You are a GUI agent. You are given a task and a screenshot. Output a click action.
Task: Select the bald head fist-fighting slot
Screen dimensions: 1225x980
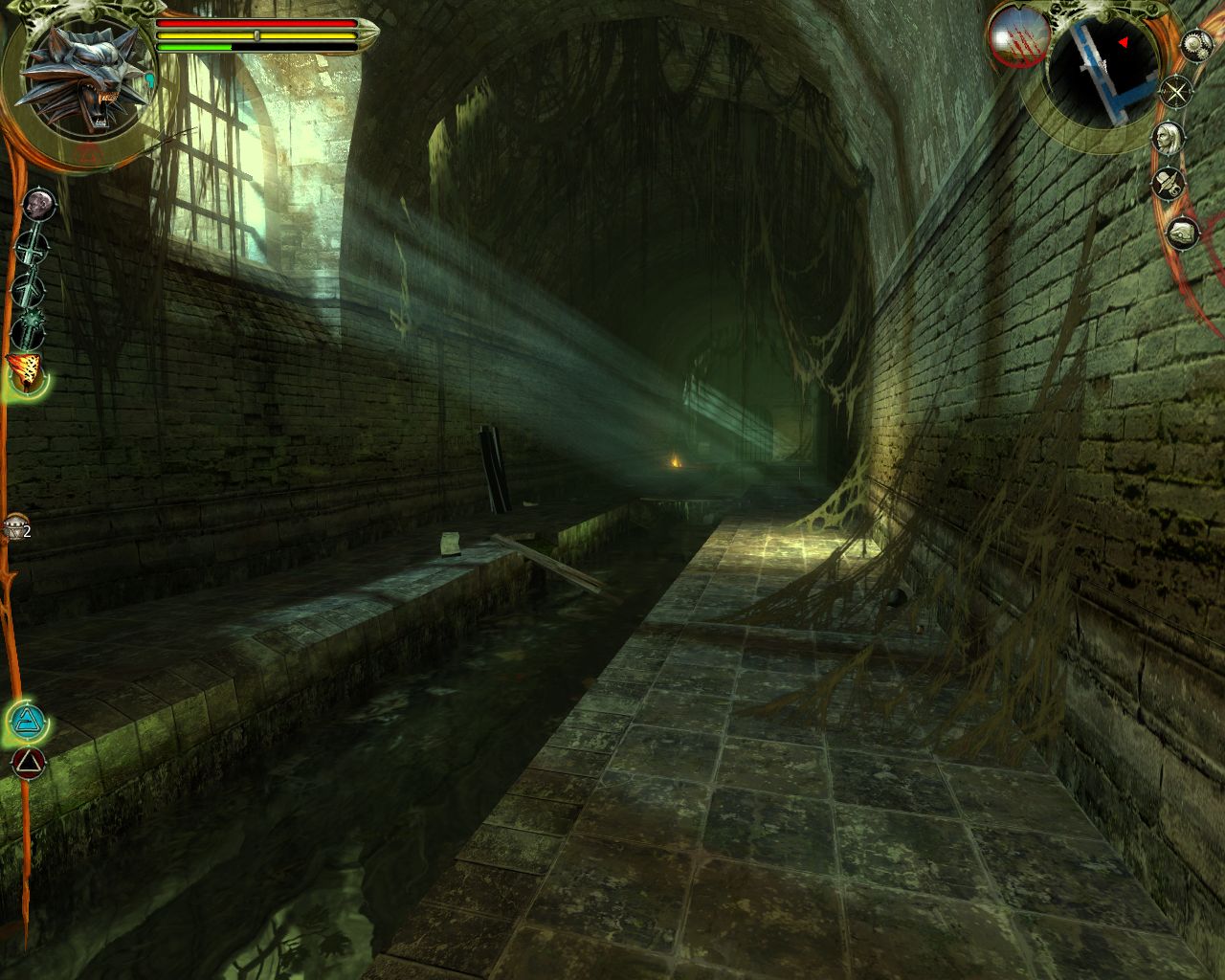click(37, 204)
